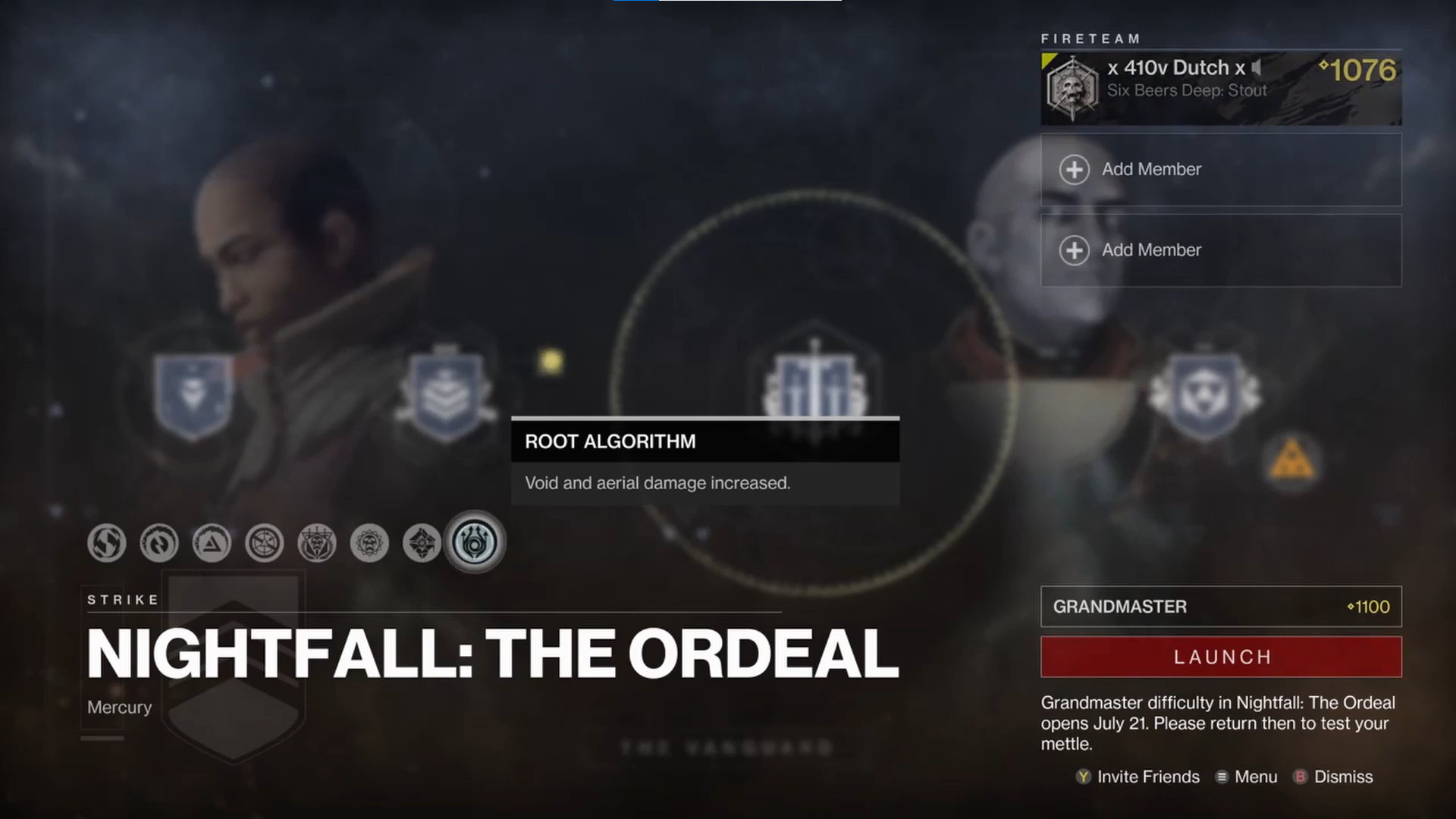Inspect the skull with swords modifier icon
This screenshot has width=1456, height=819.
click(x=317, y=543)
